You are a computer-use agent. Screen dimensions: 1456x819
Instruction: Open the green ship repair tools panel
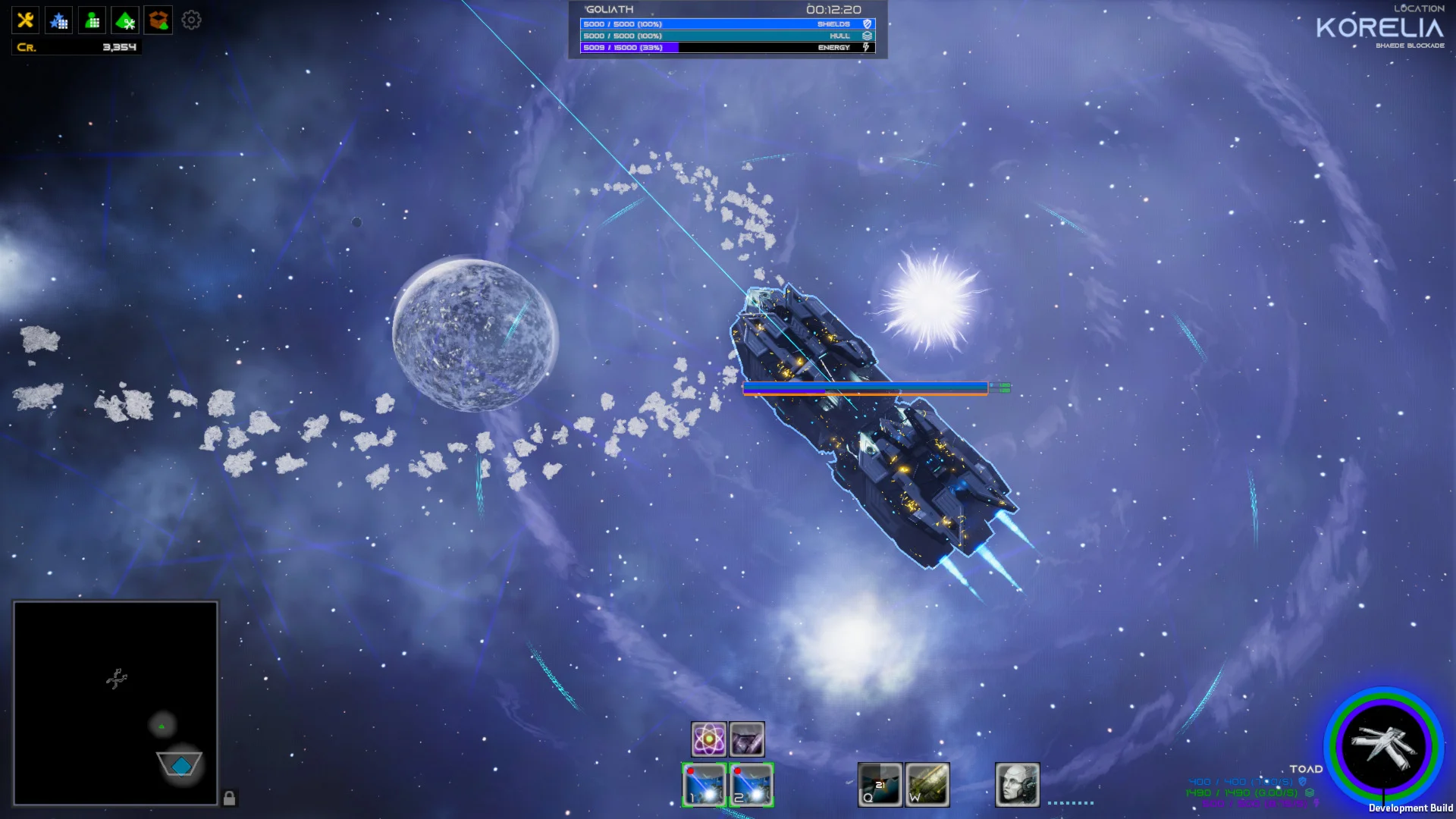click(x=125, y=20)
